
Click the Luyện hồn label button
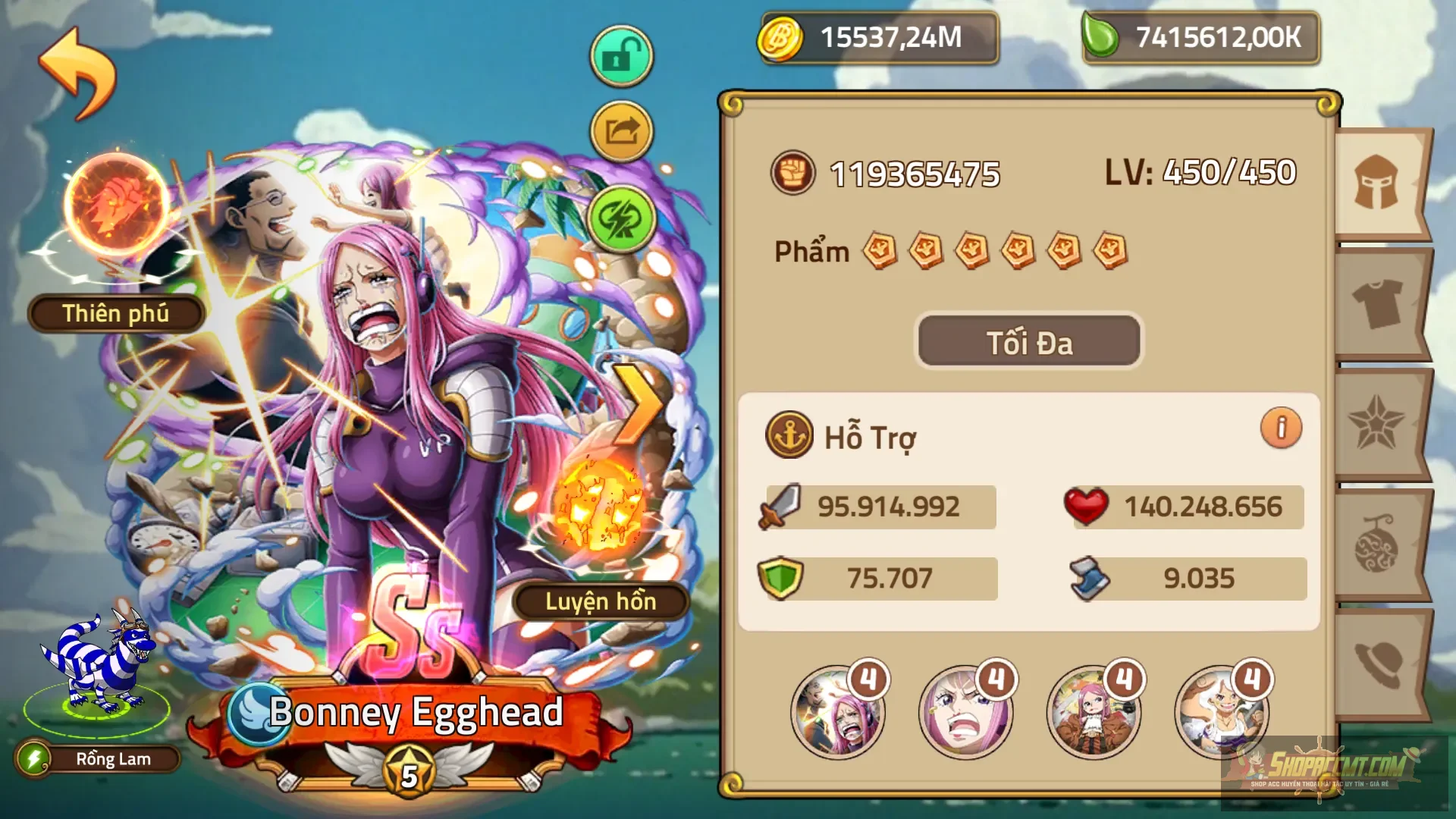click(x=599, y=603)
